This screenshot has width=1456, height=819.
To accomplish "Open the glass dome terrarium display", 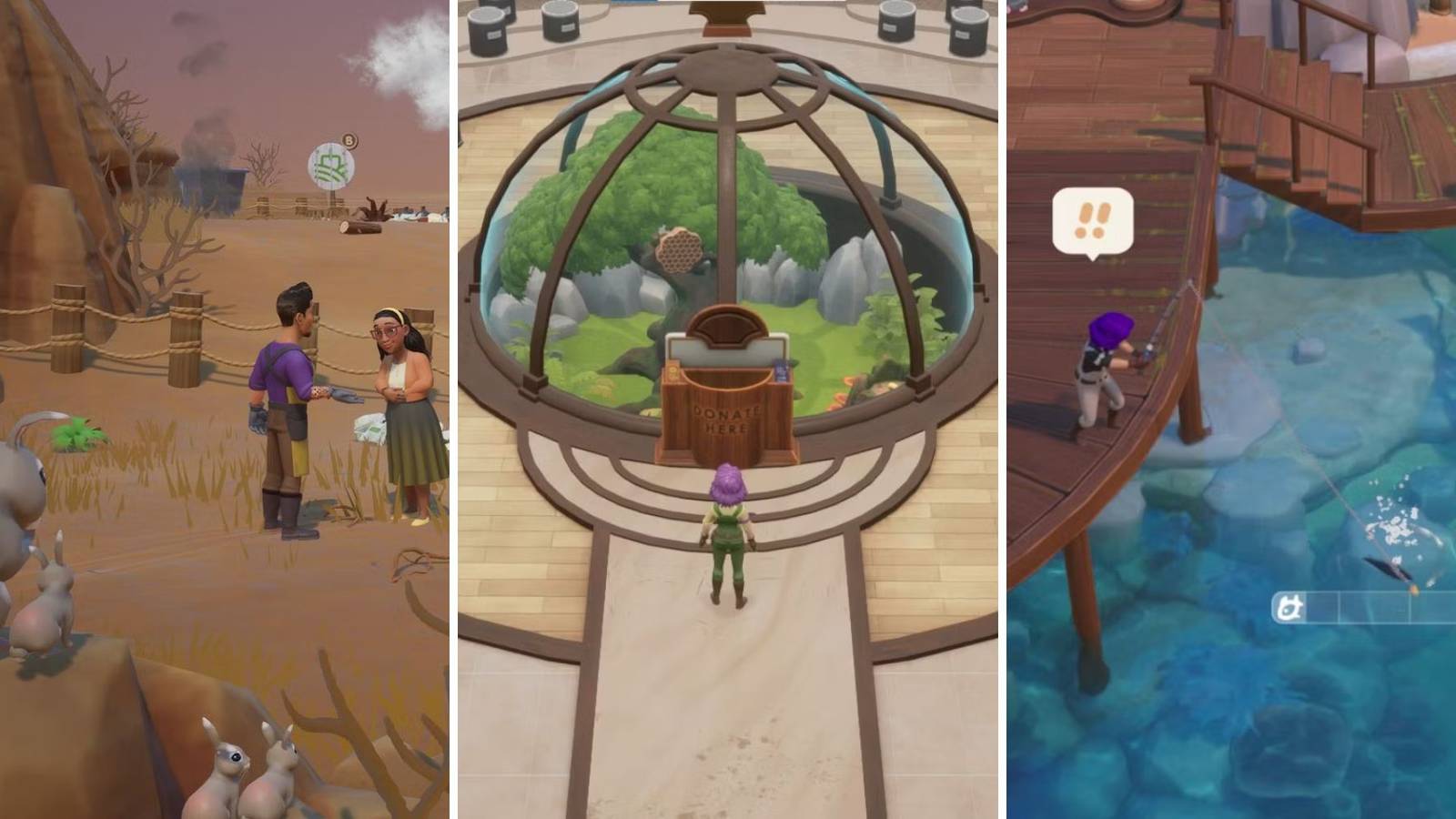I will tap(728, 209).
